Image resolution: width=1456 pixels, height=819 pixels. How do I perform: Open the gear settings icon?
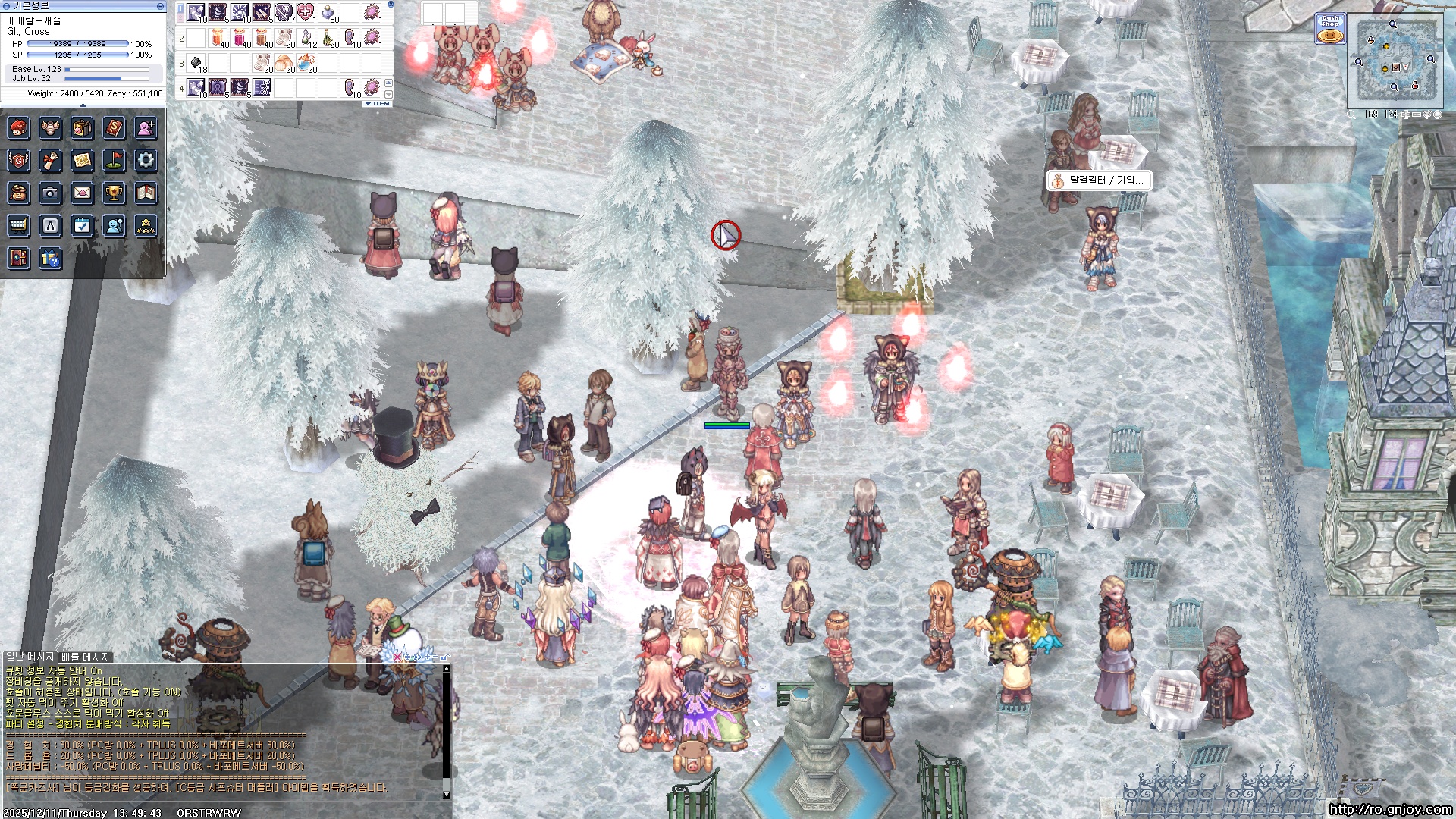(146, 160)
